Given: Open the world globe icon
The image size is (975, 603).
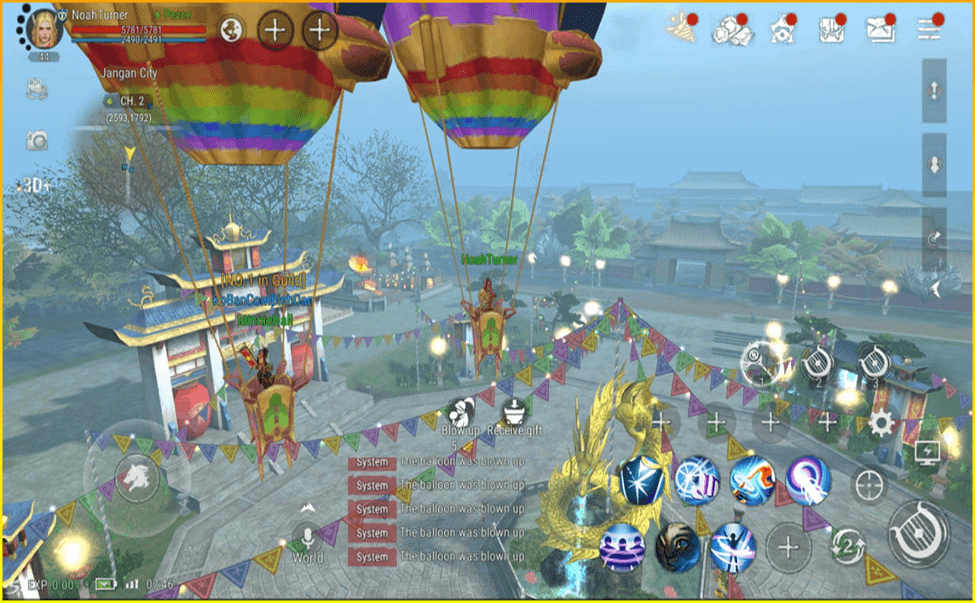Looking at the screenshot, I should click(x=232, y=29).
